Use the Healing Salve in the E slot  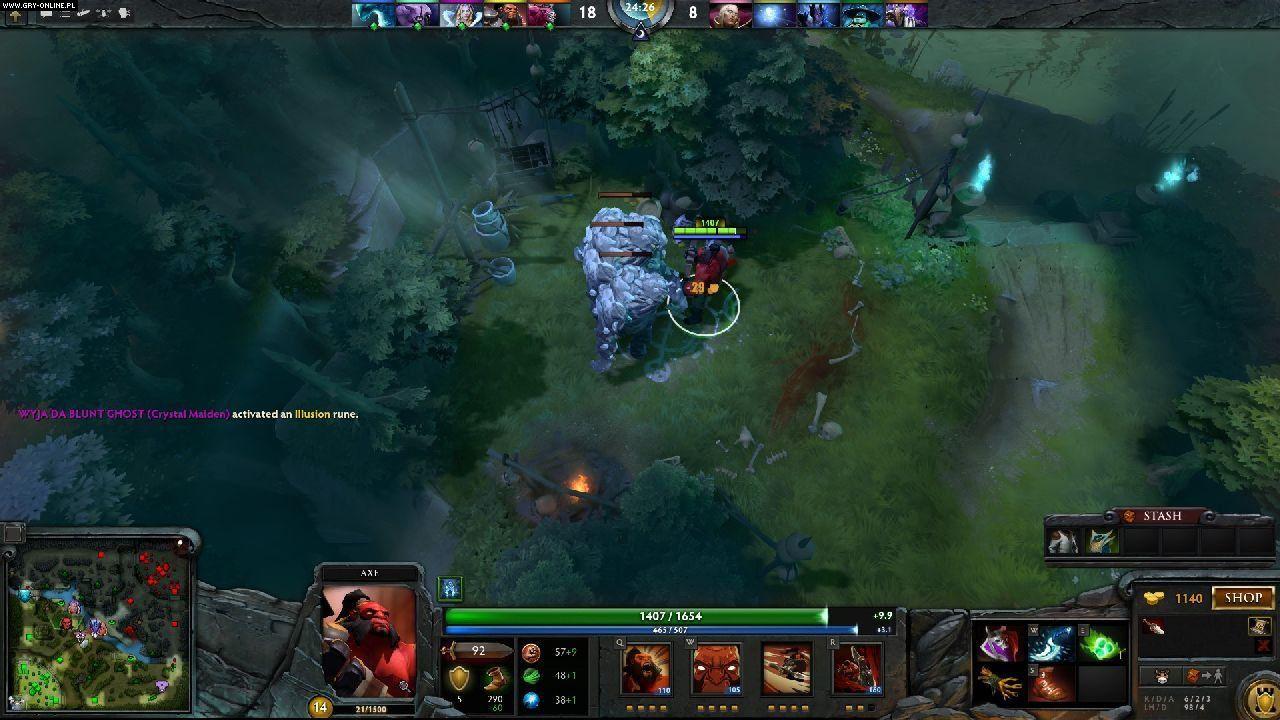(x=1102, y=645)
